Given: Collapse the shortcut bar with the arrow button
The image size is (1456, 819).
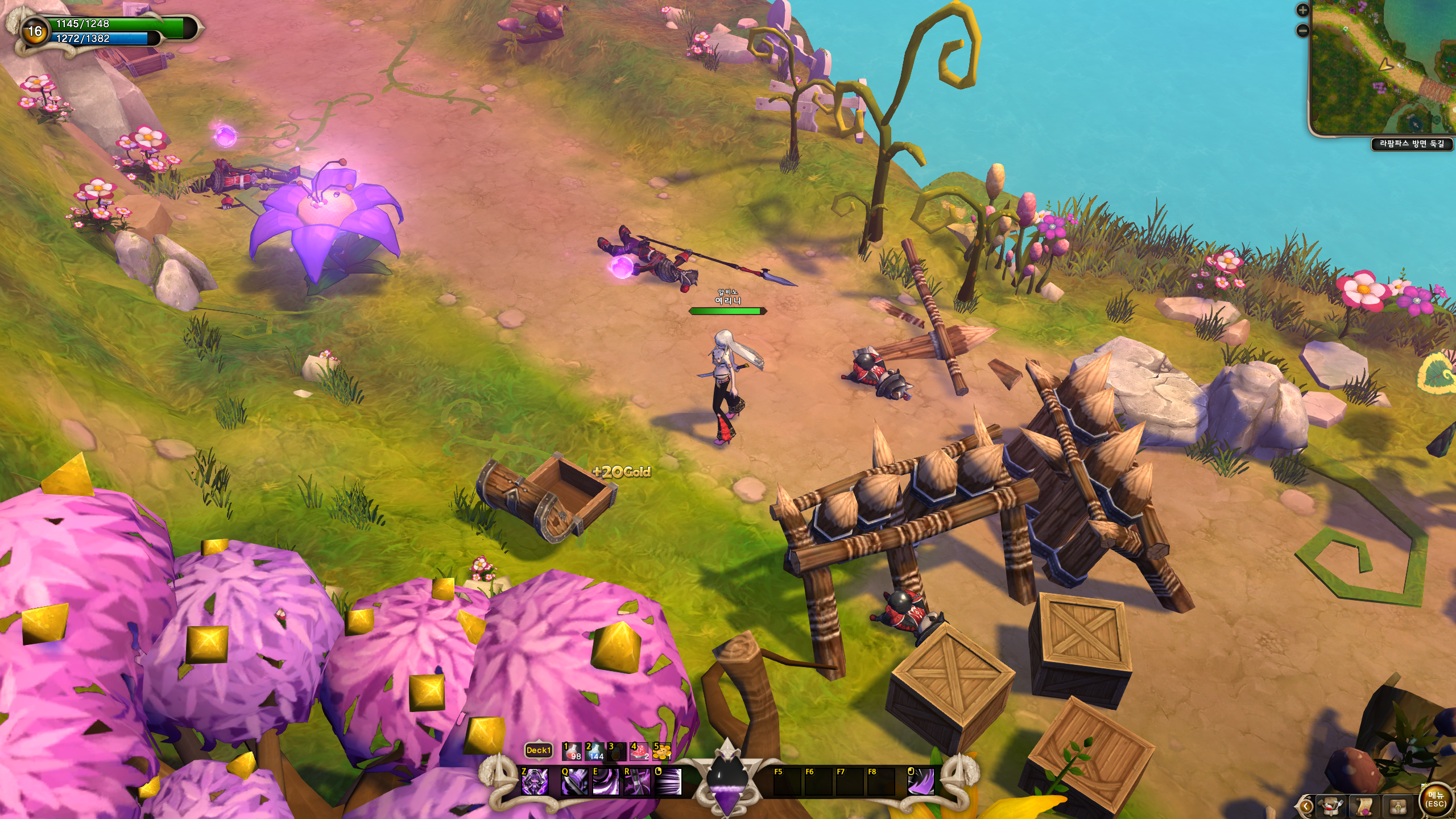Looking at the screenshot, I should 1305,806.
